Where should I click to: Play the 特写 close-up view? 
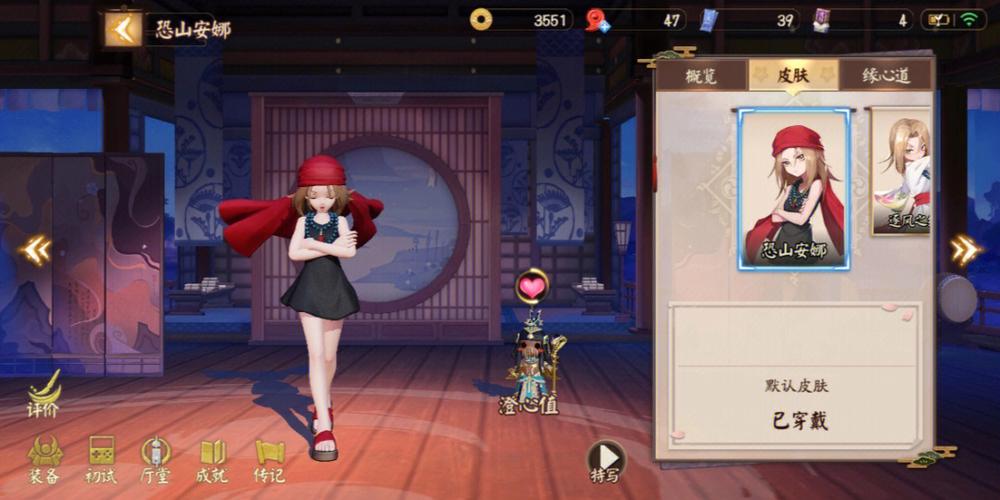click(x=605, y=460)
